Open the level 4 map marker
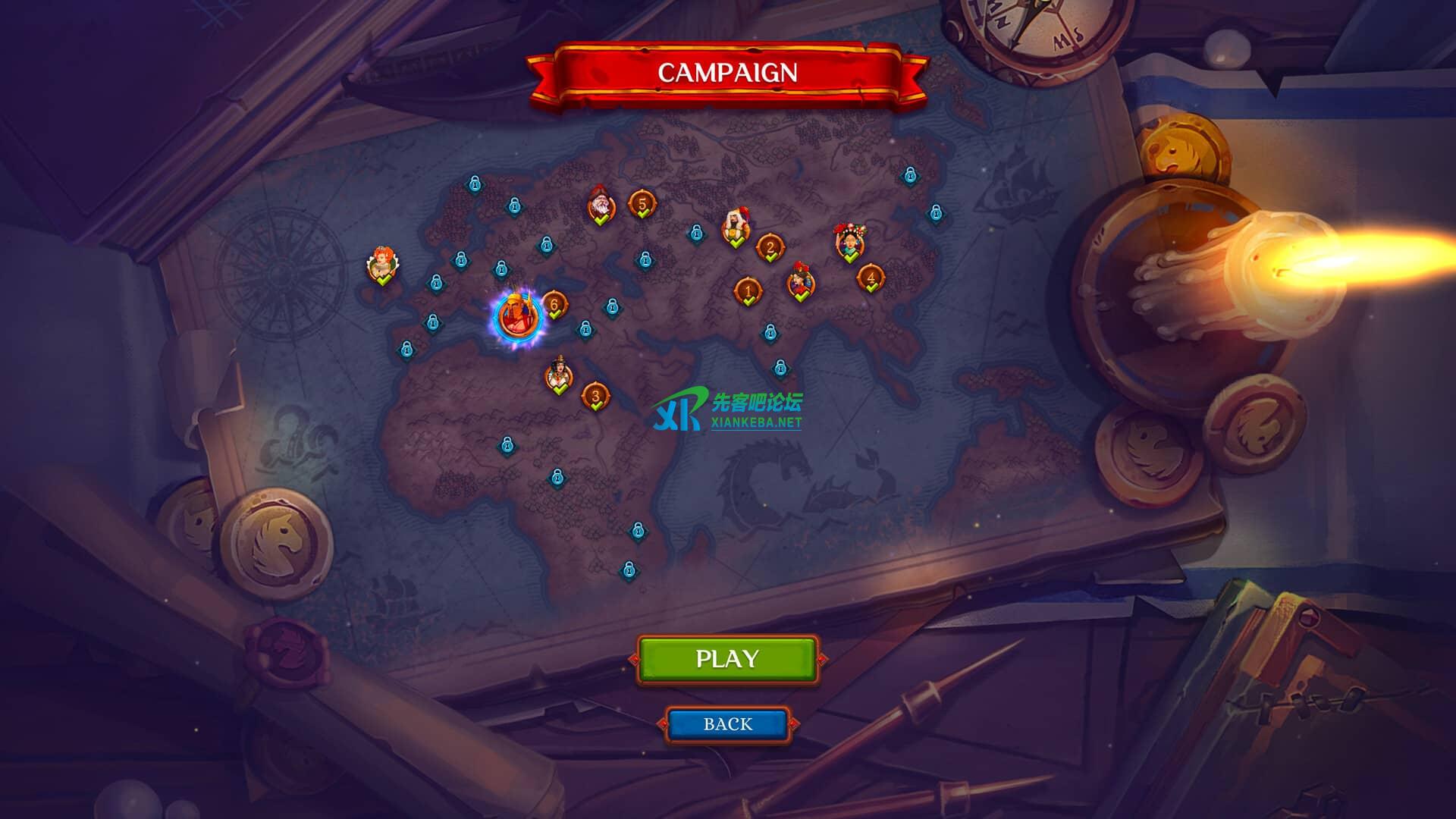The image size is (1456, 819). click(x=871, y=278)
